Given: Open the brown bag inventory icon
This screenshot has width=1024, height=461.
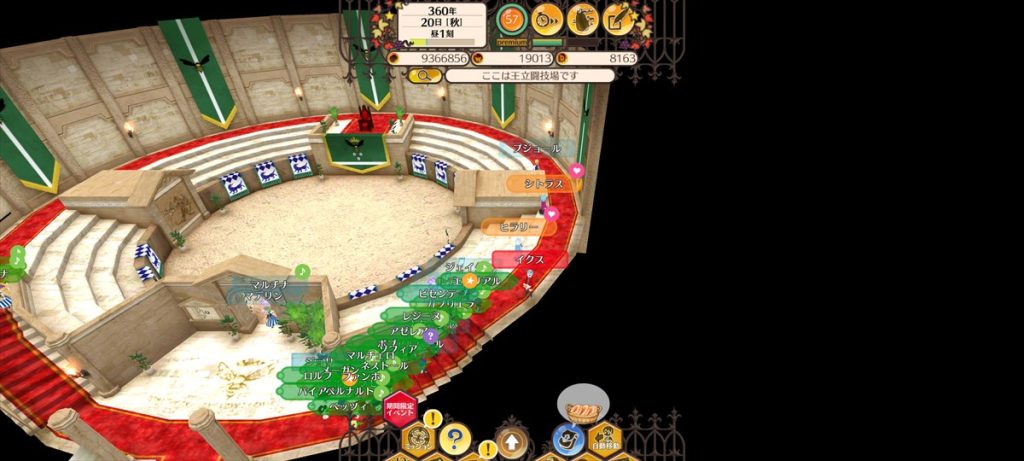Looking at the screenshot, I should click(x=583, y=18).
